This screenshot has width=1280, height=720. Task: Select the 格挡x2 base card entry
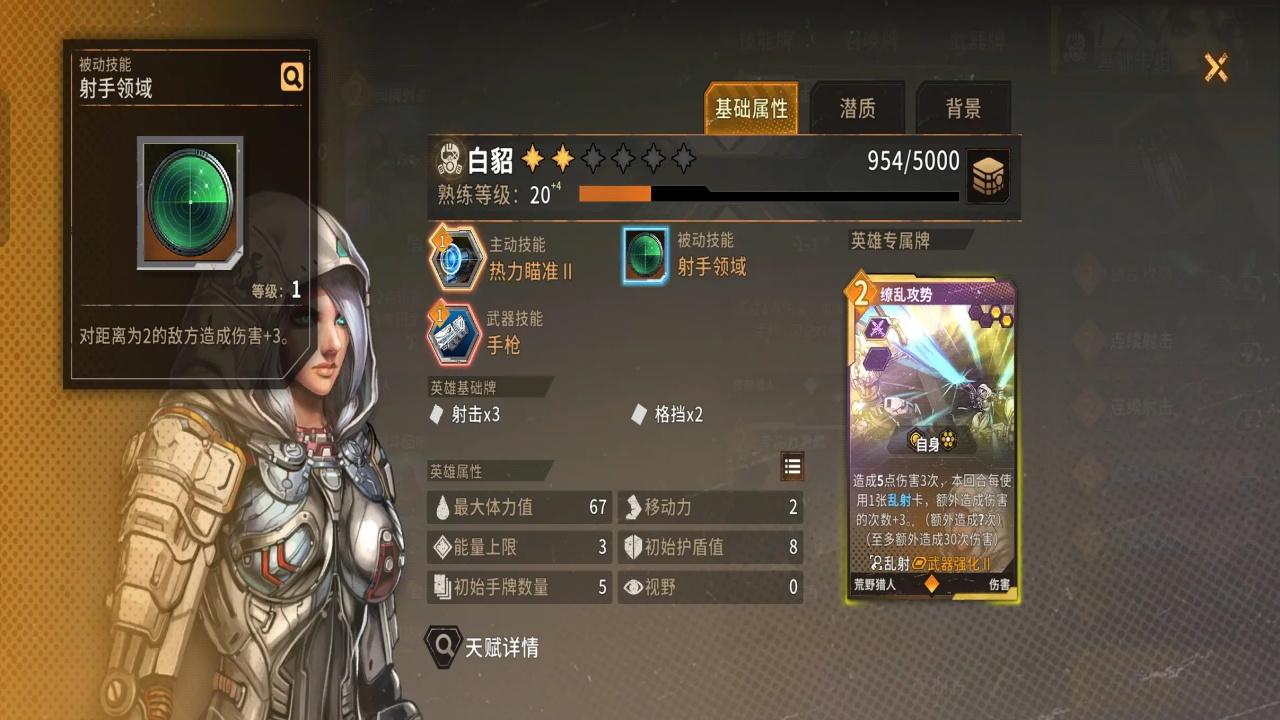tap(668, 415)
